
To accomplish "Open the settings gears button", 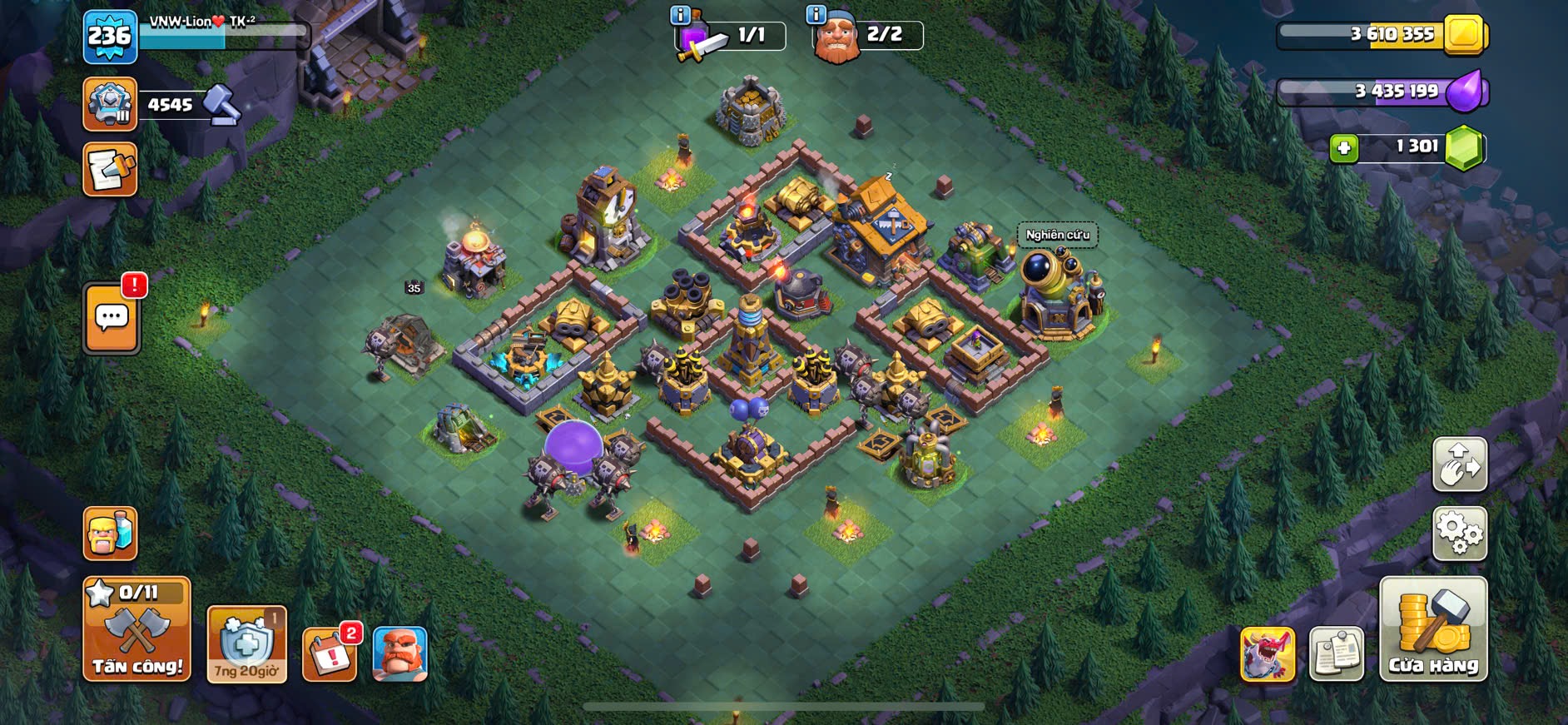I will (1459, 533).
